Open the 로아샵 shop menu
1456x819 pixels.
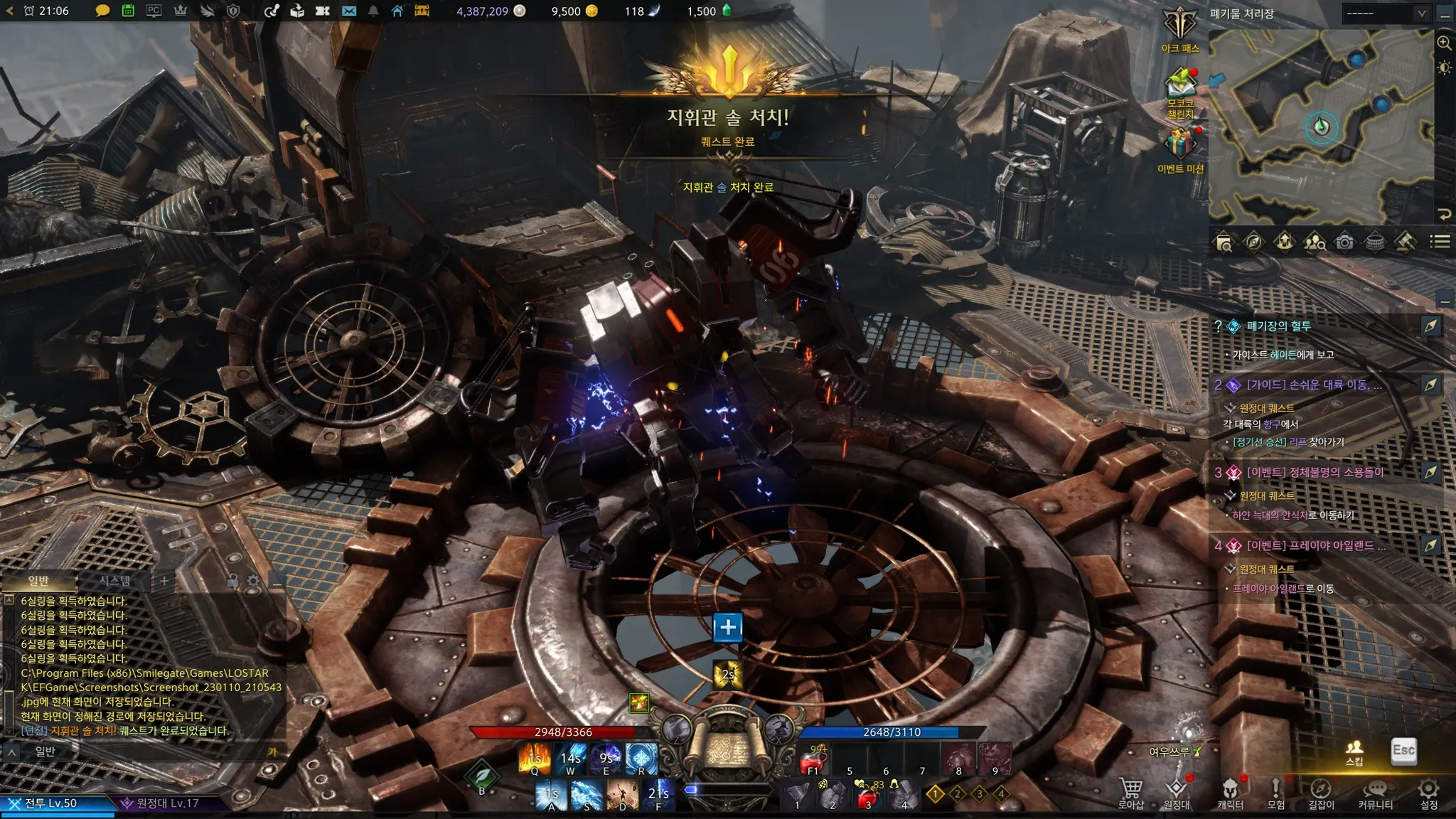point(1130,793)
